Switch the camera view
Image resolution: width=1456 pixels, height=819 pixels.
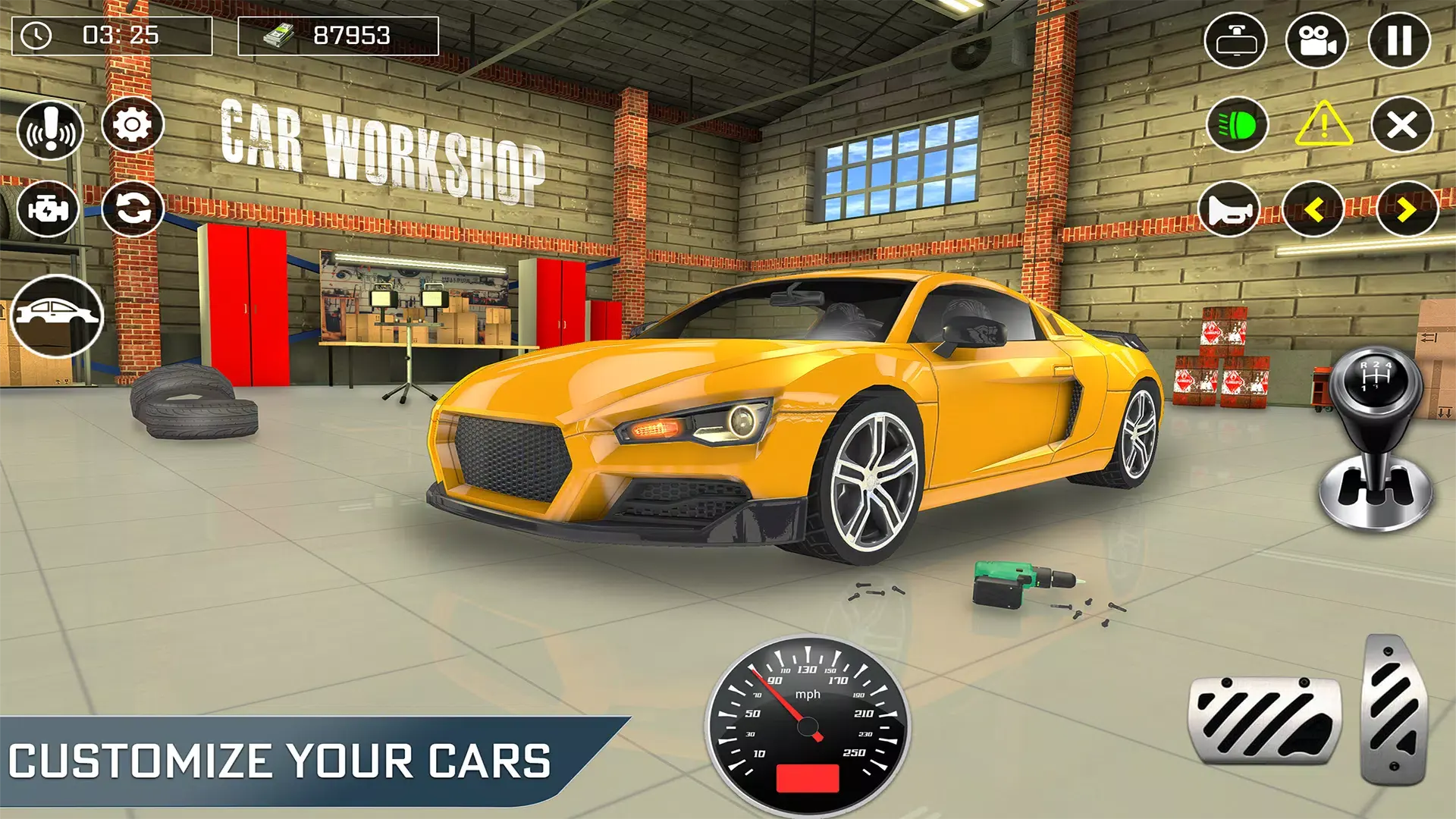[1317, 40]
